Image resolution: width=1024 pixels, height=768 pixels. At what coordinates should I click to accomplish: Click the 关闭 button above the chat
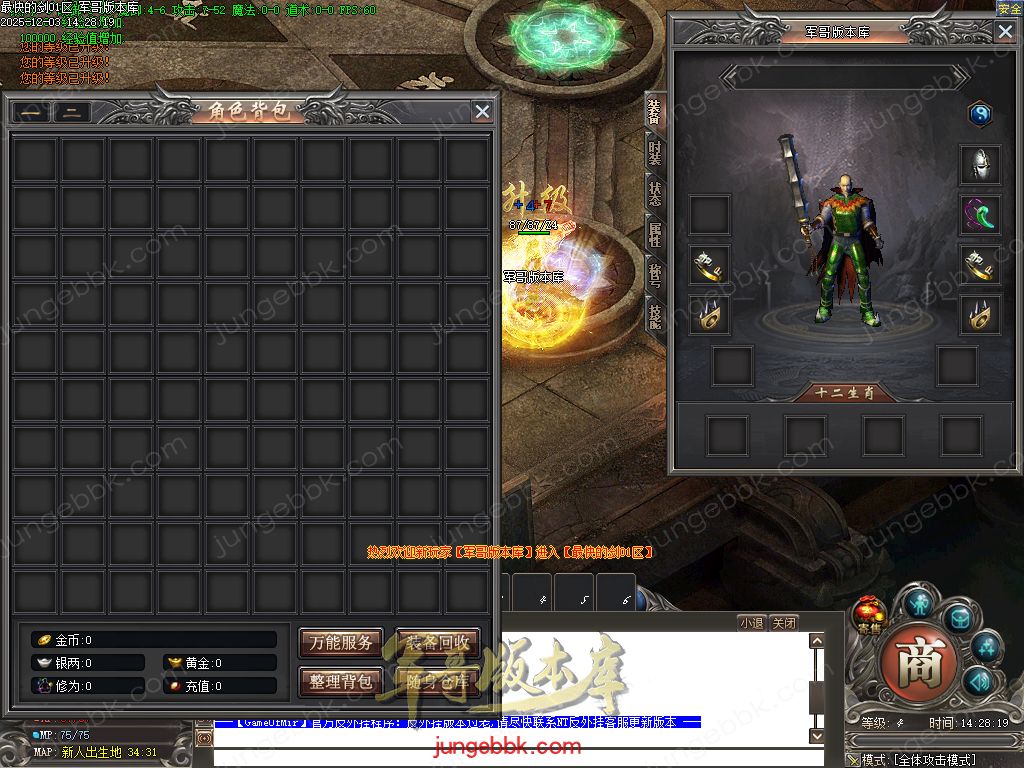click(785, 622)
